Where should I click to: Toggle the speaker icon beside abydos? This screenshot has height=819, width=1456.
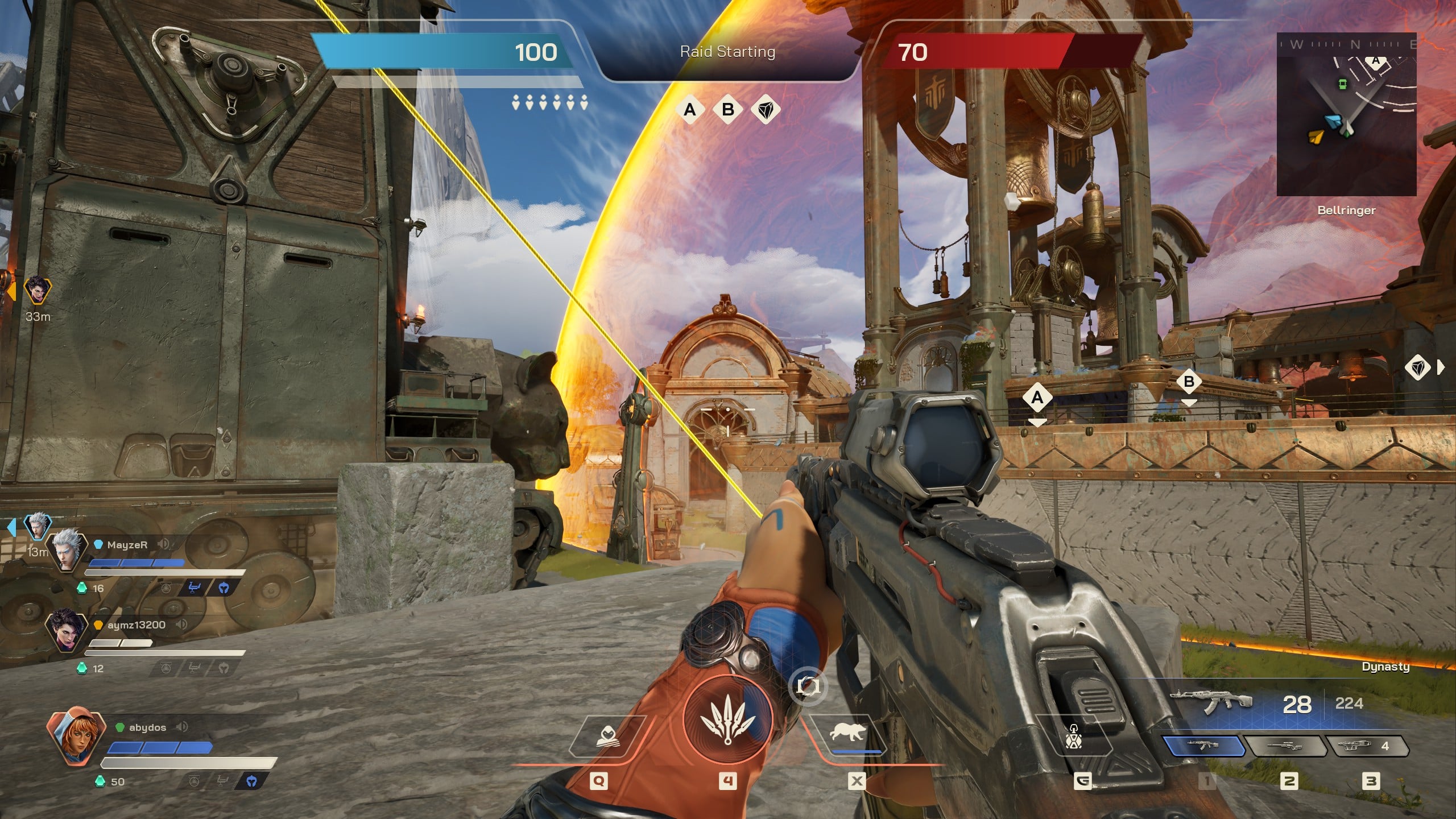(x=182, y=727)
